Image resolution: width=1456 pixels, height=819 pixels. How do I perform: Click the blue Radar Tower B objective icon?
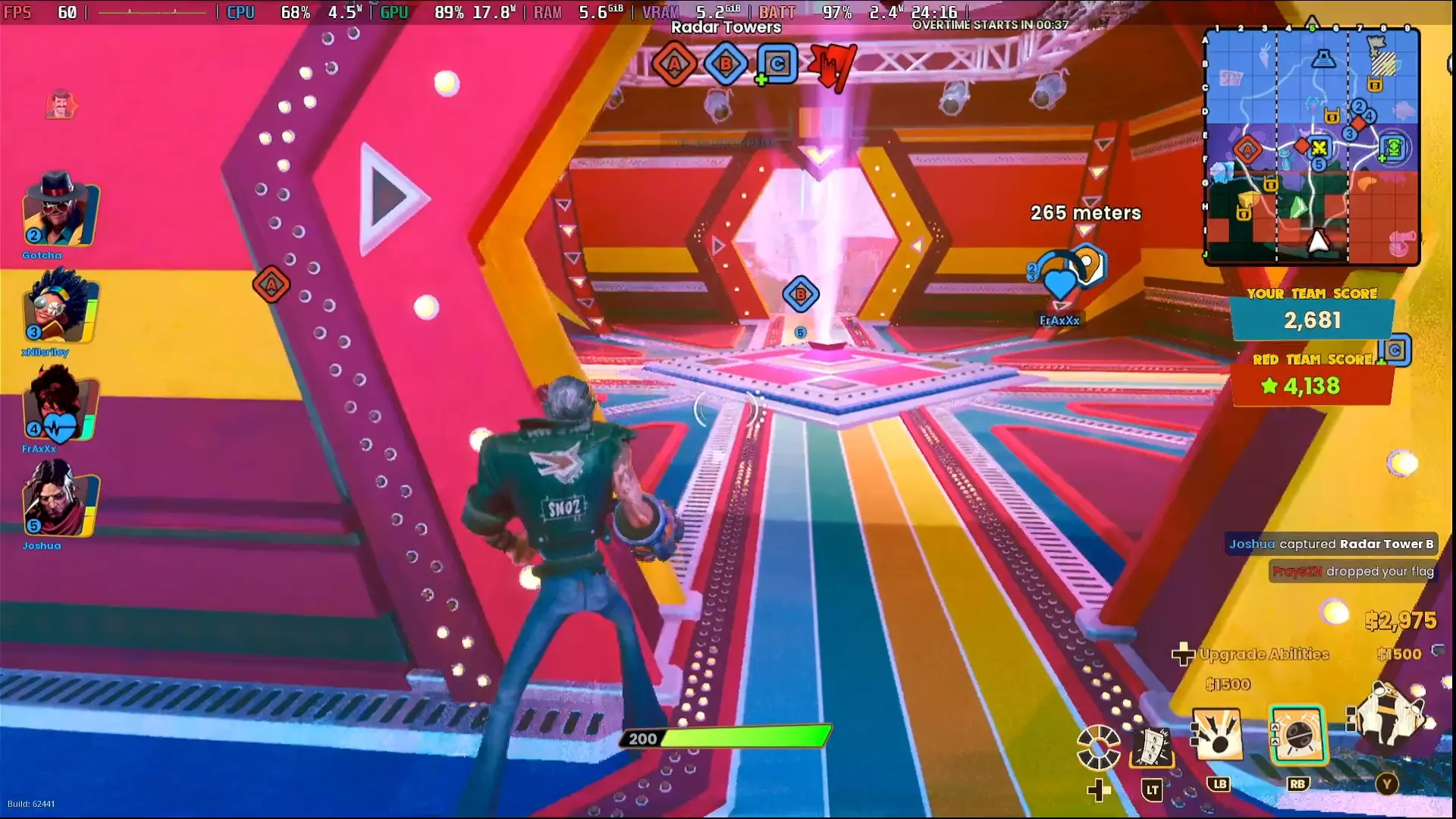[724, 64]
